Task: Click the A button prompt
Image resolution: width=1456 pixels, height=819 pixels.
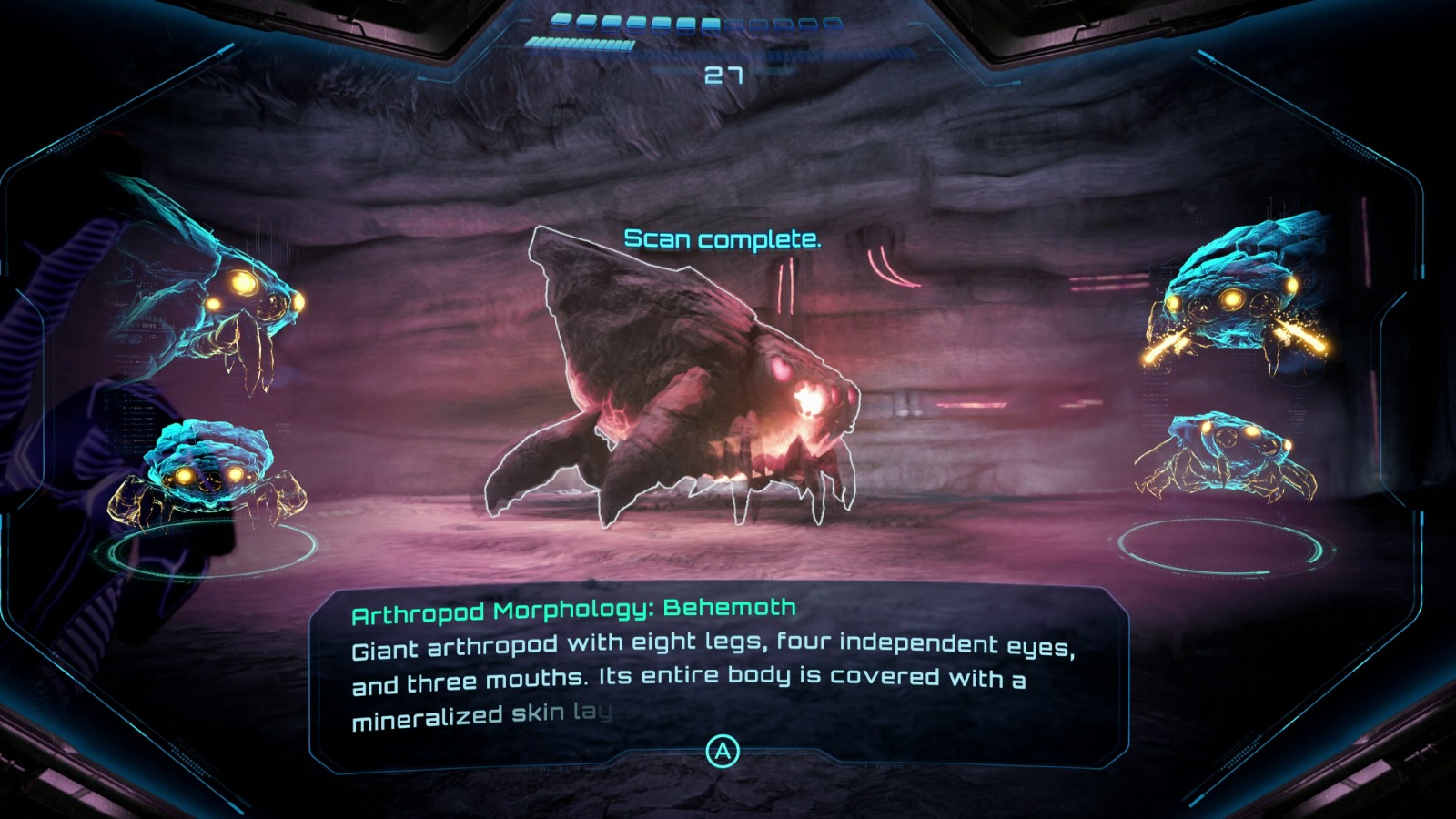Action: (723, 752)
